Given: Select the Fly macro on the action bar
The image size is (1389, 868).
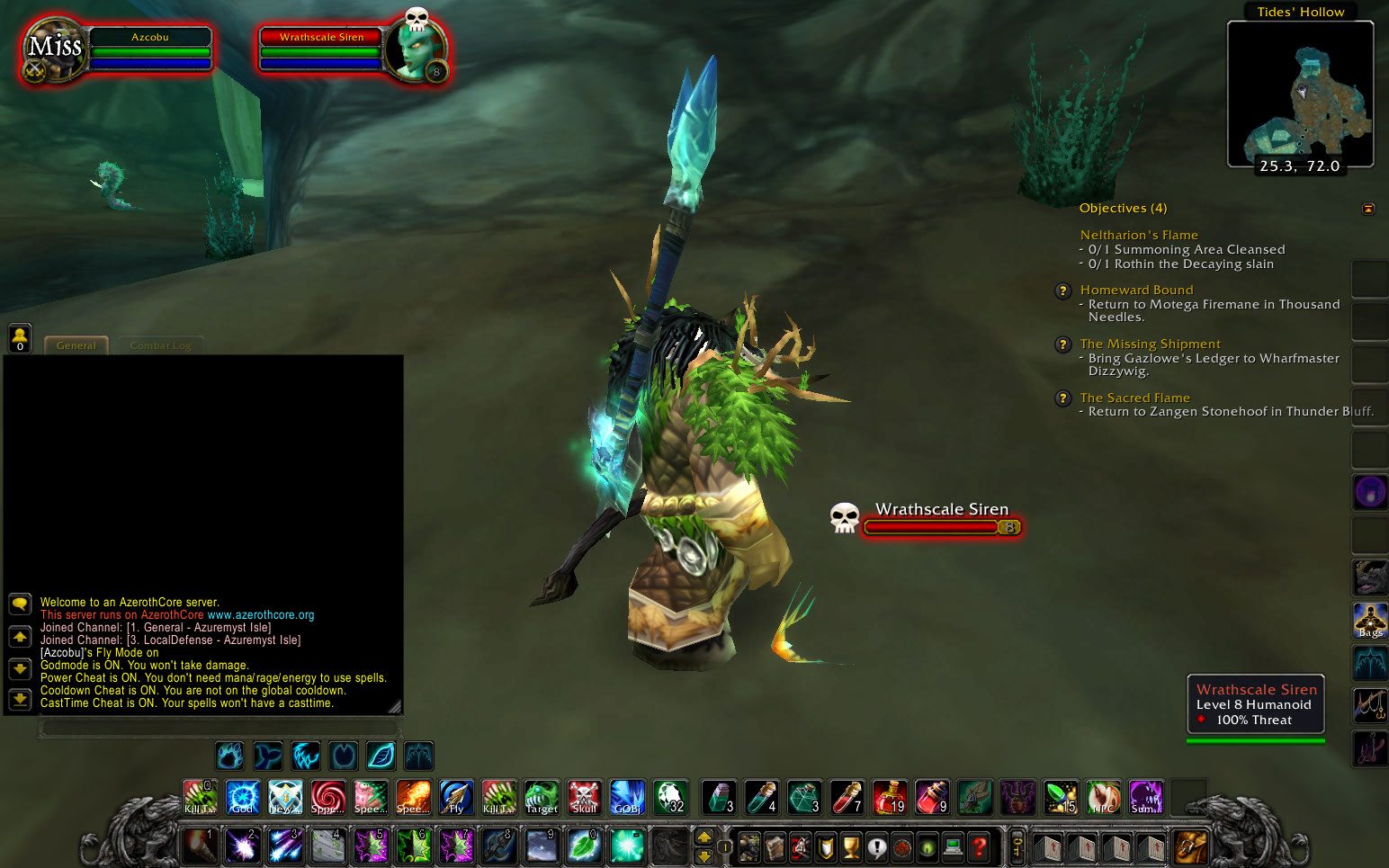Looking at the screenshot, I should (x=455, y=797).
